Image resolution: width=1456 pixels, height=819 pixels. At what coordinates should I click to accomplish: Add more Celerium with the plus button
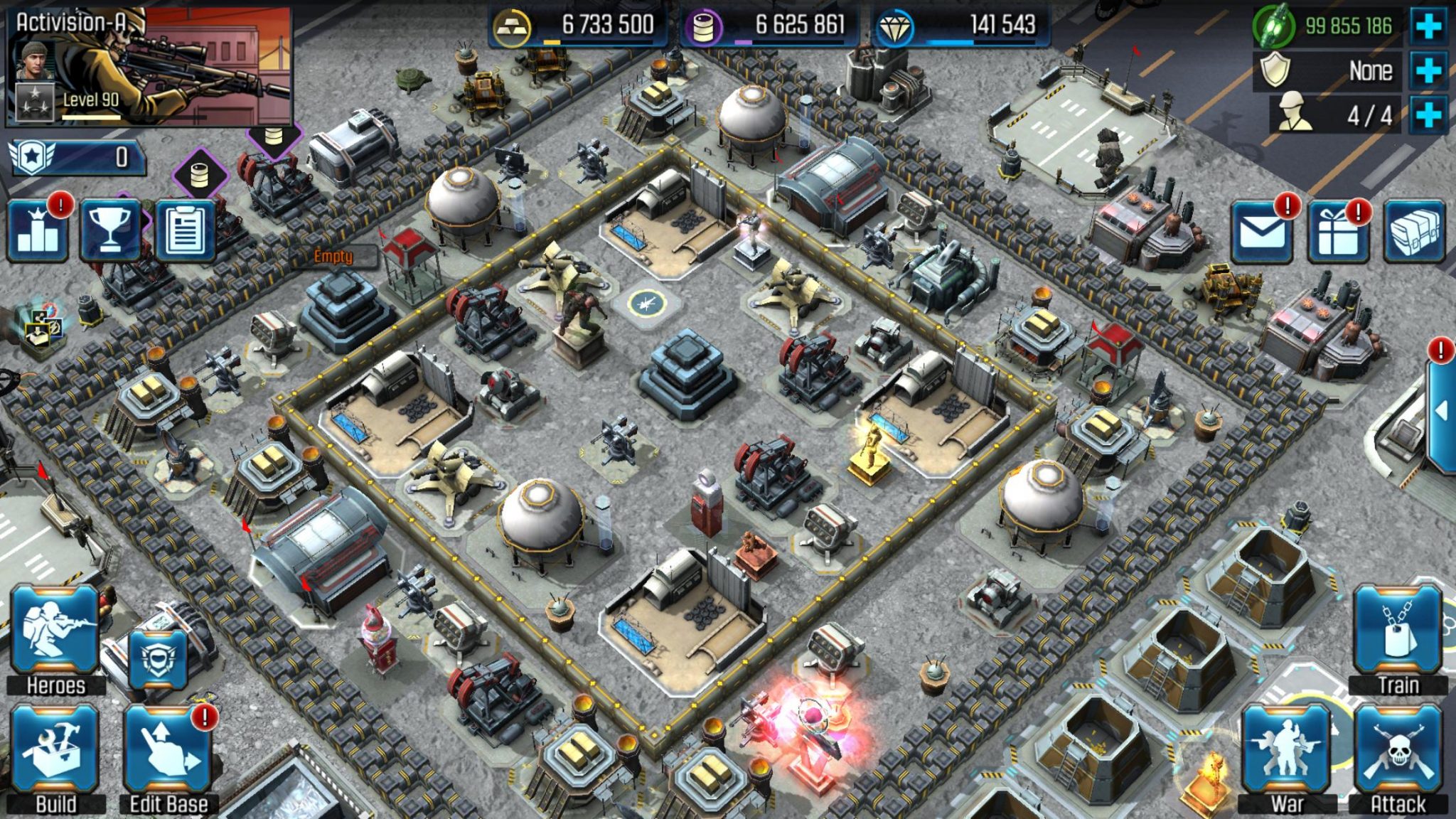point(1428,26)
